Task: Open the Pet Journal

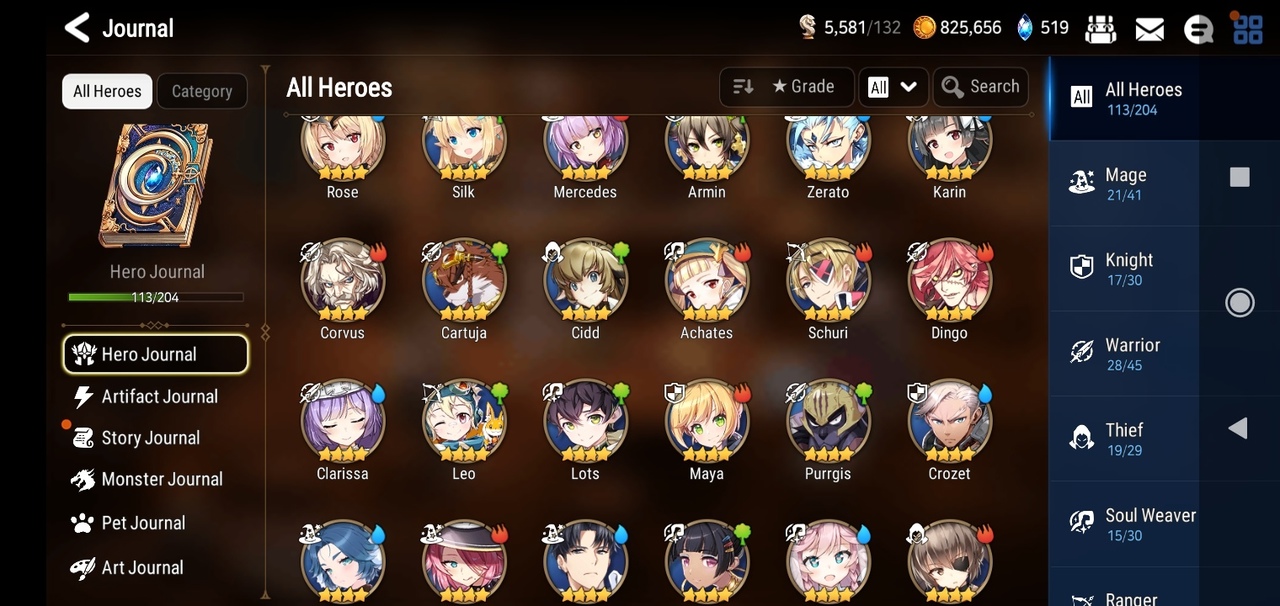Action: pos(142,523)
